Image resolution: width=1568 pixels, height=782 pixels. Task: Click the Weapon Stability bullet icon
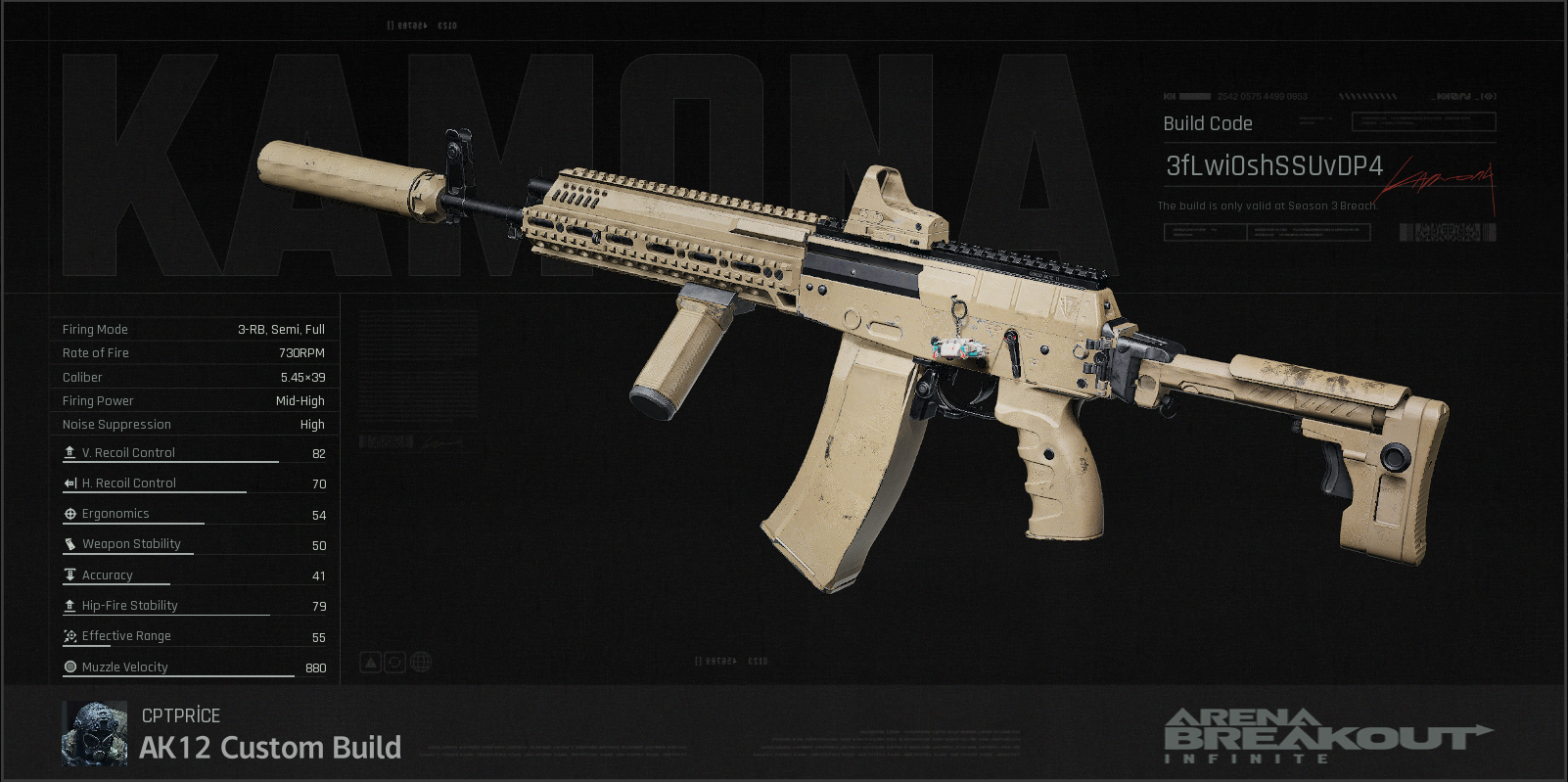(69, 543)
